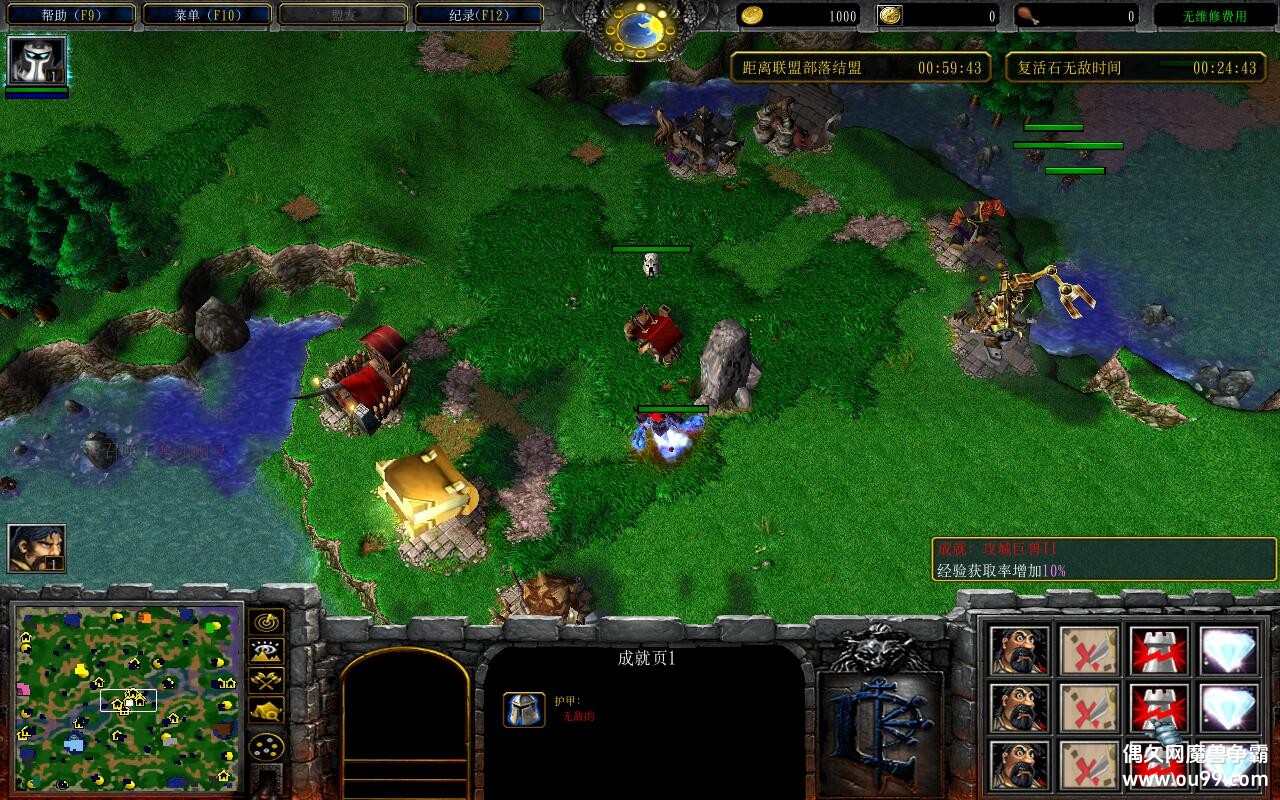Screen dimensions: 1280x800
Task: Toggle creep camp display (tent icon)
Action: coord(267,711)
